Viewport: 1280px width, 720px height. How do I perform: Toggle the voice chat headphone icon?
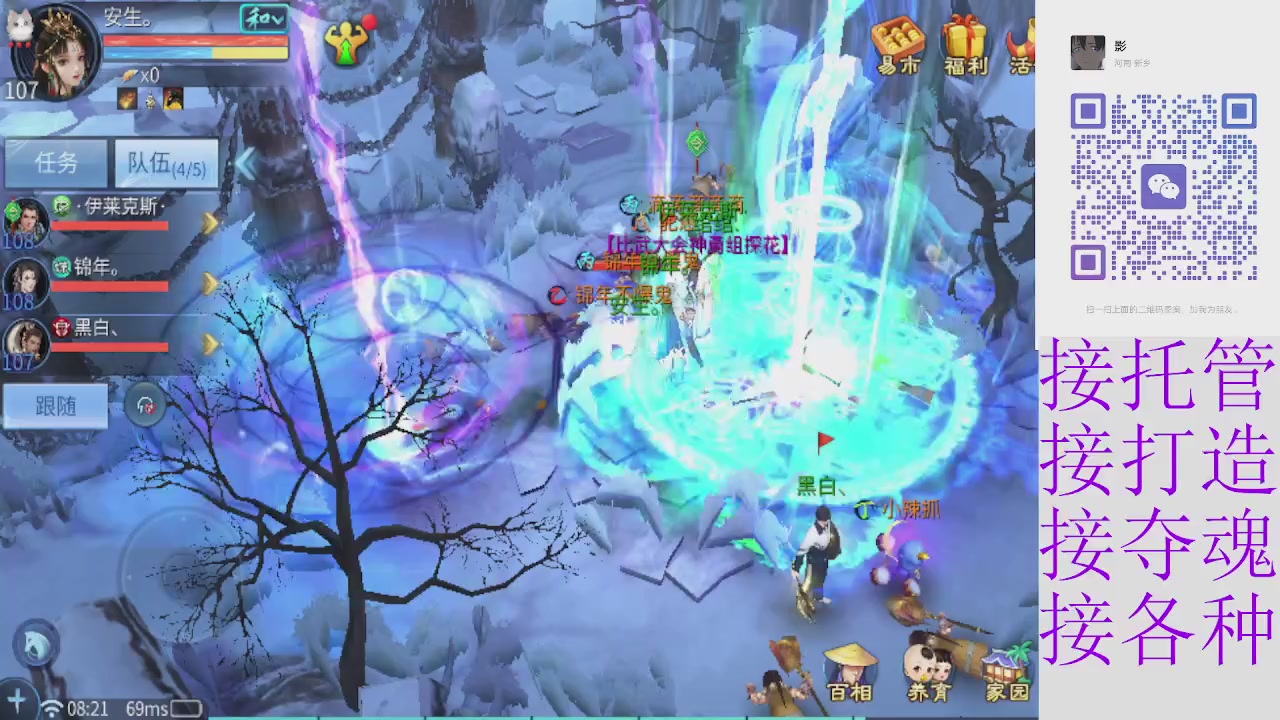145,404
